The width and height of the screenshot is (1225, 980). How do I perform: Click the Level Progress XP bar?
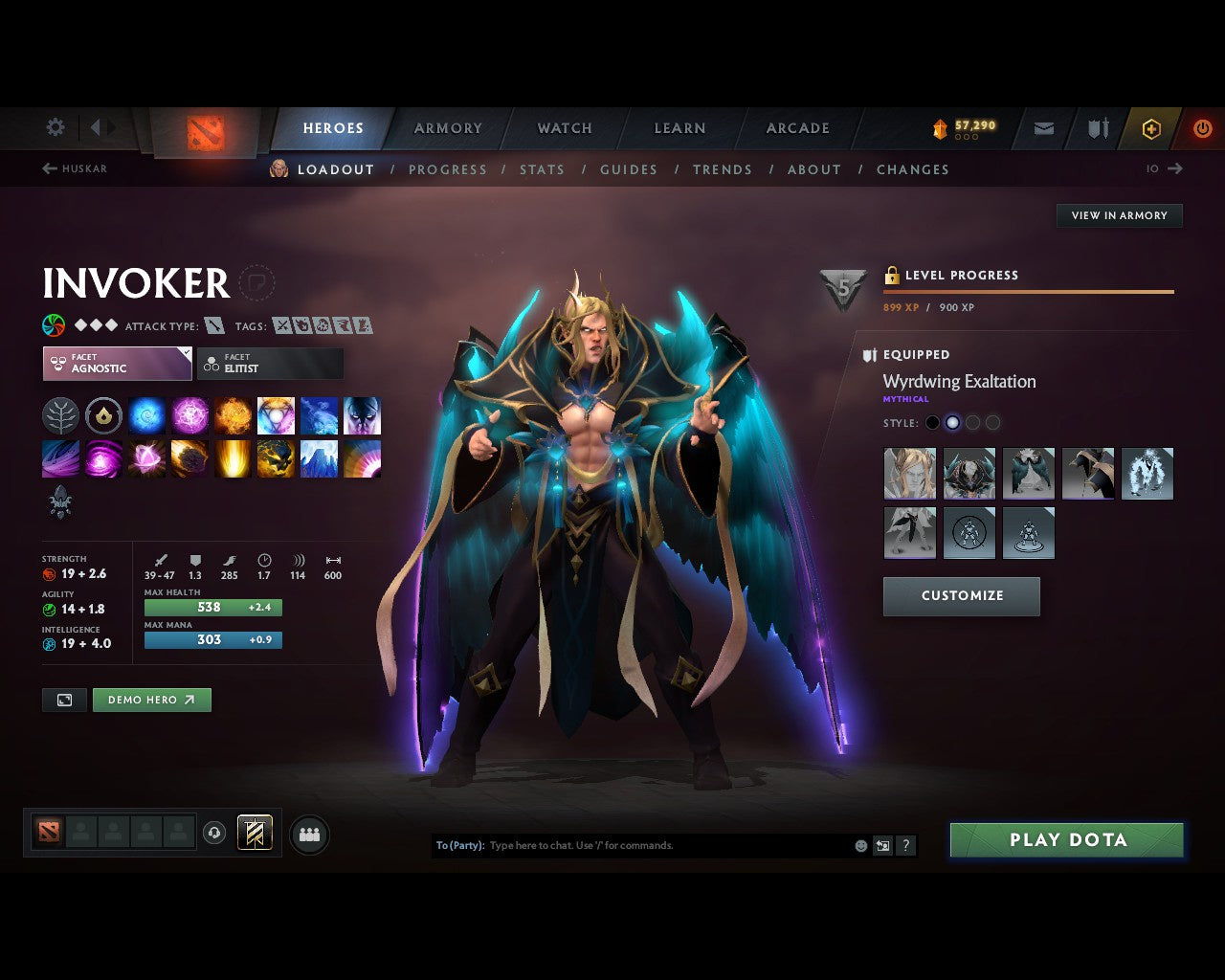(1028, 292)
